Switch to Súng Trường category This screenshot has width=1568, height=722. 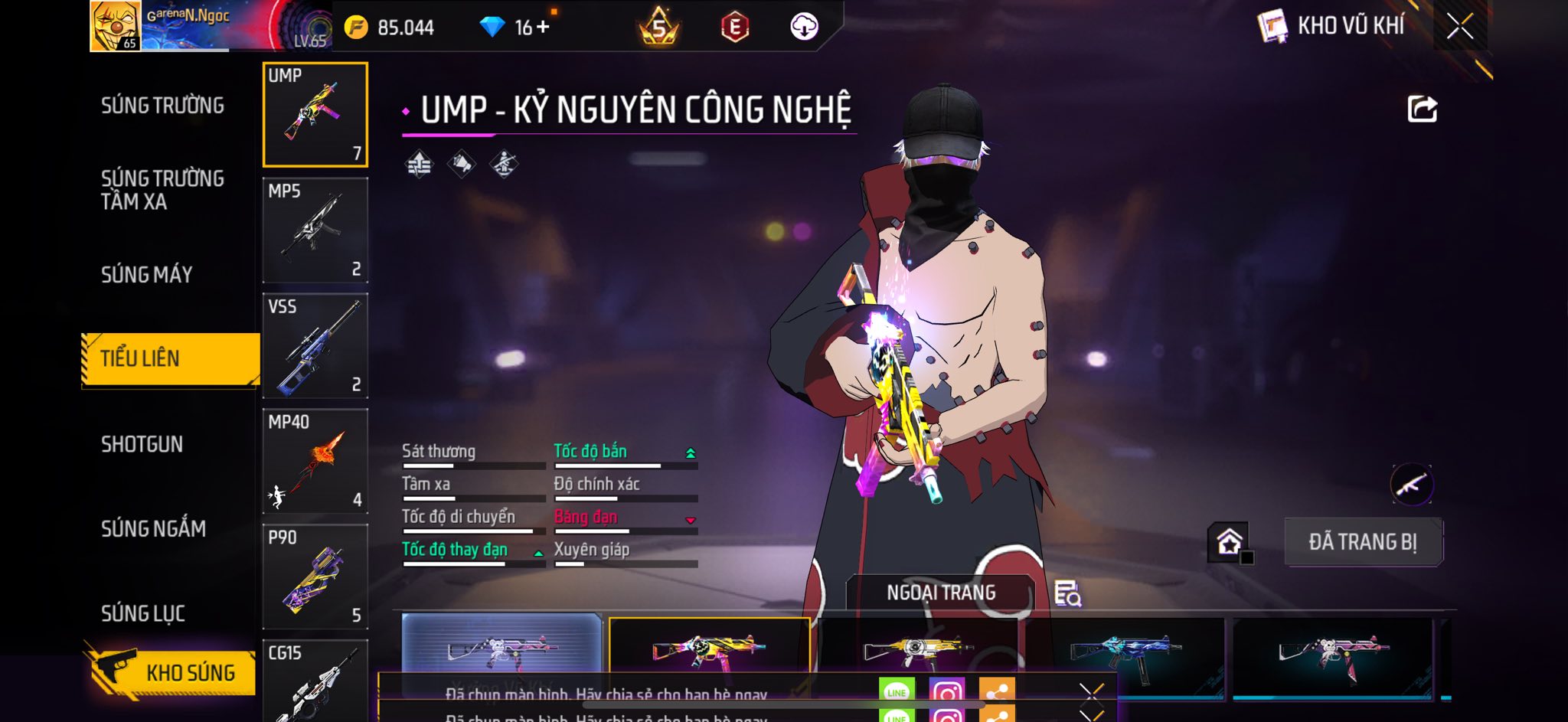coord(162,106)
